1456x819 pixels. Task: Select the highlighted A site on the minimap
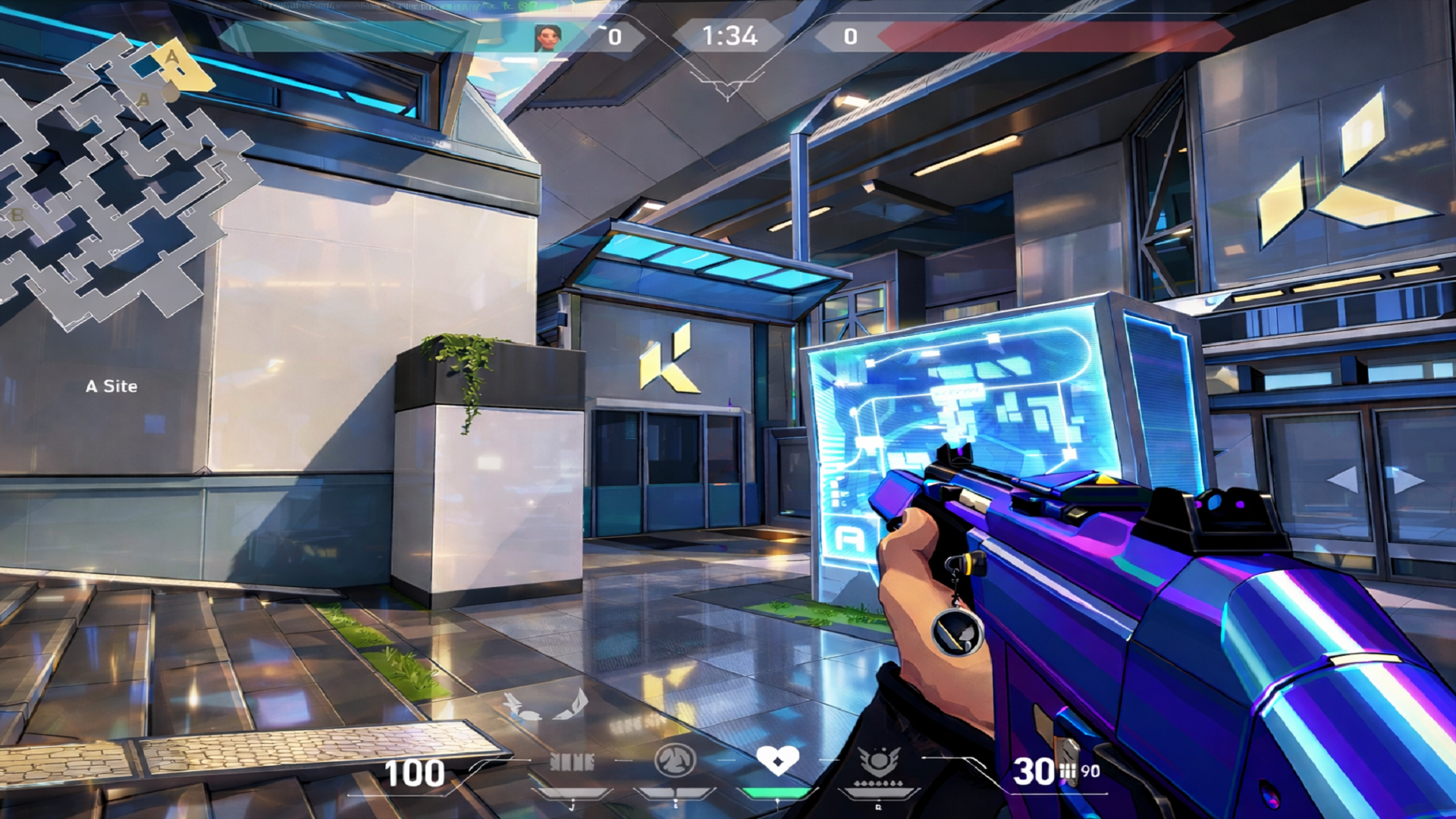[180, 65]
